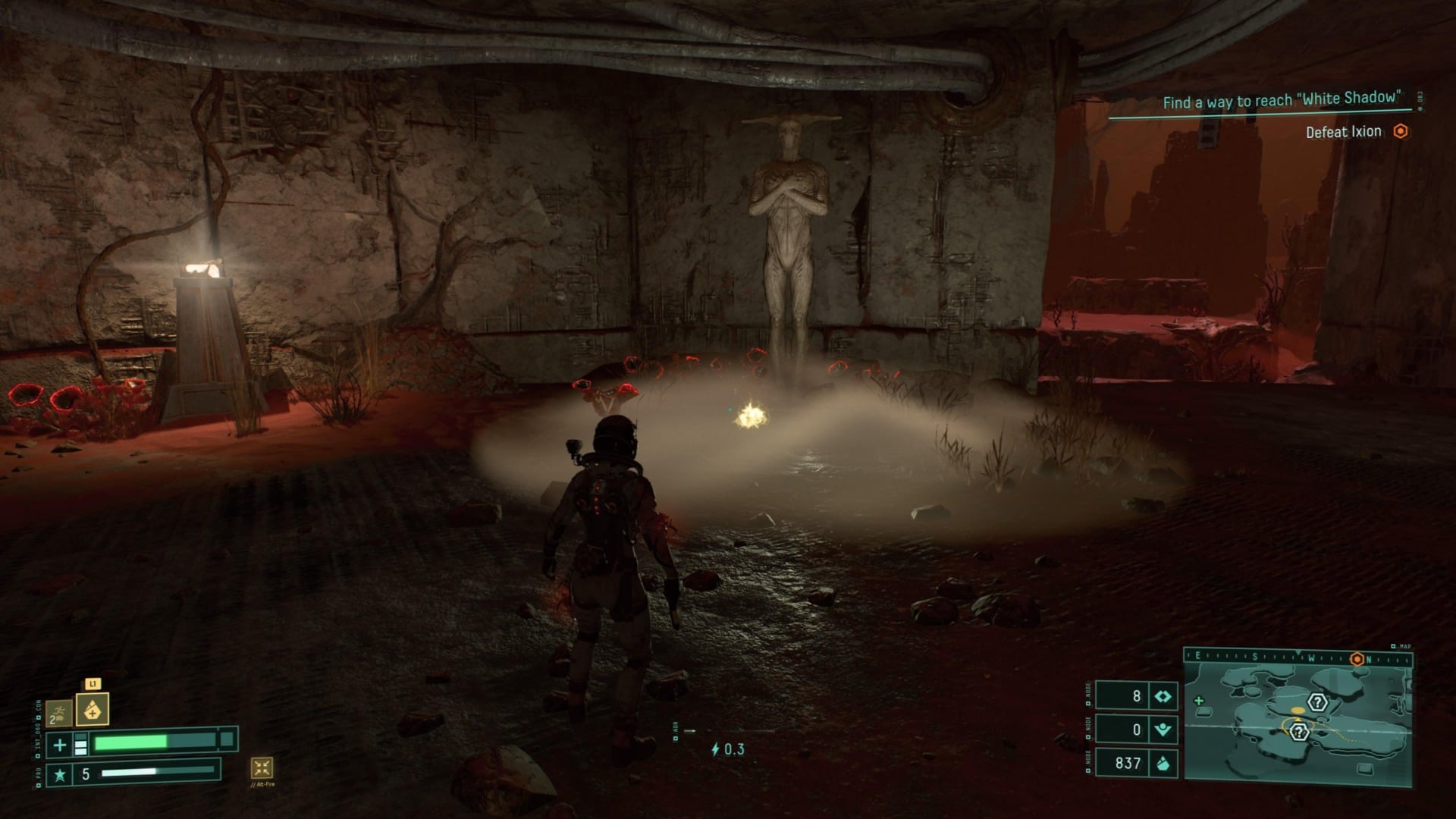Open the lower question-mark marker near the player
1456x819 pixels.
[x=1299, y=732]
